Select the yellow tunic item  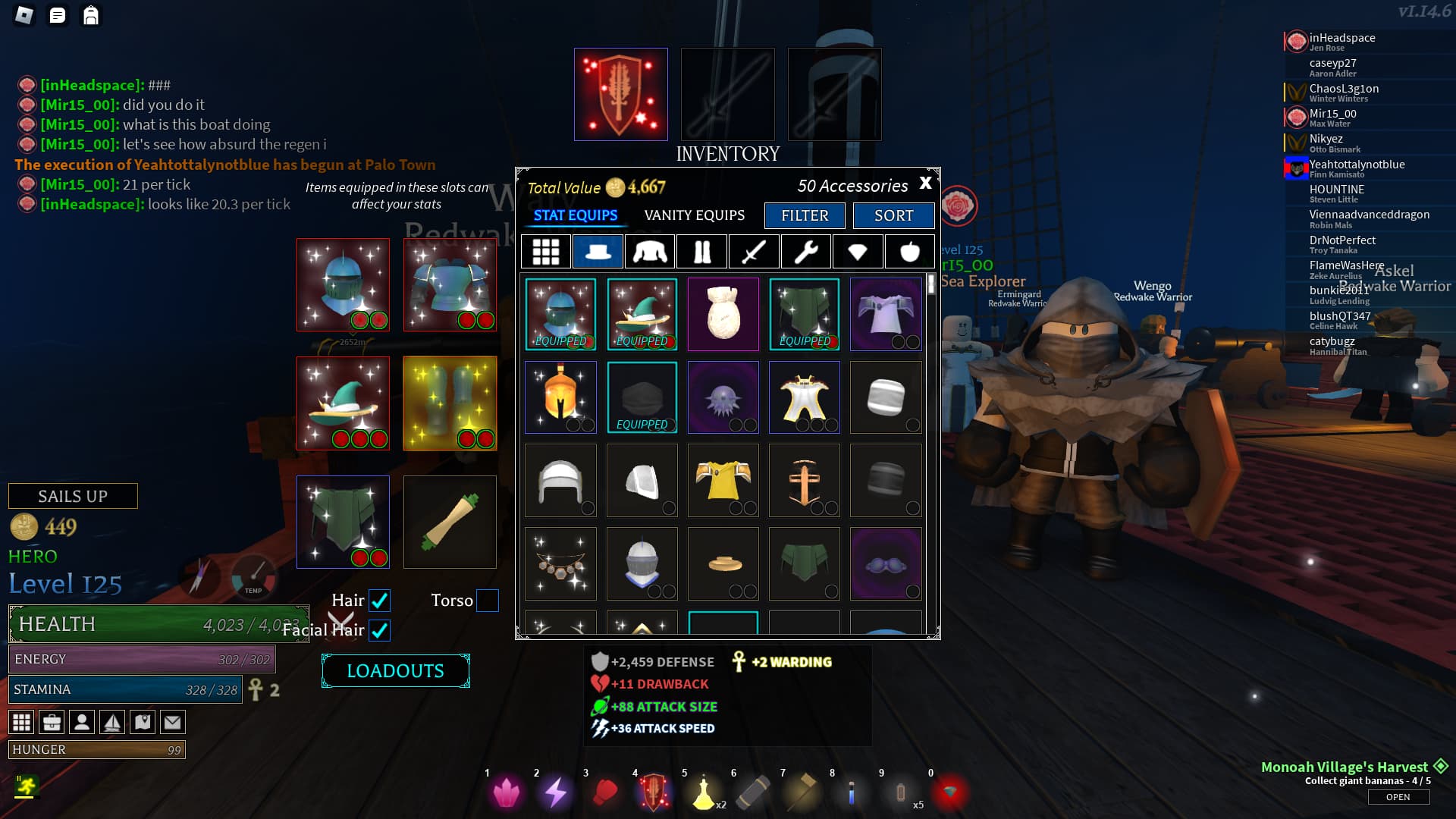[723, 481]
